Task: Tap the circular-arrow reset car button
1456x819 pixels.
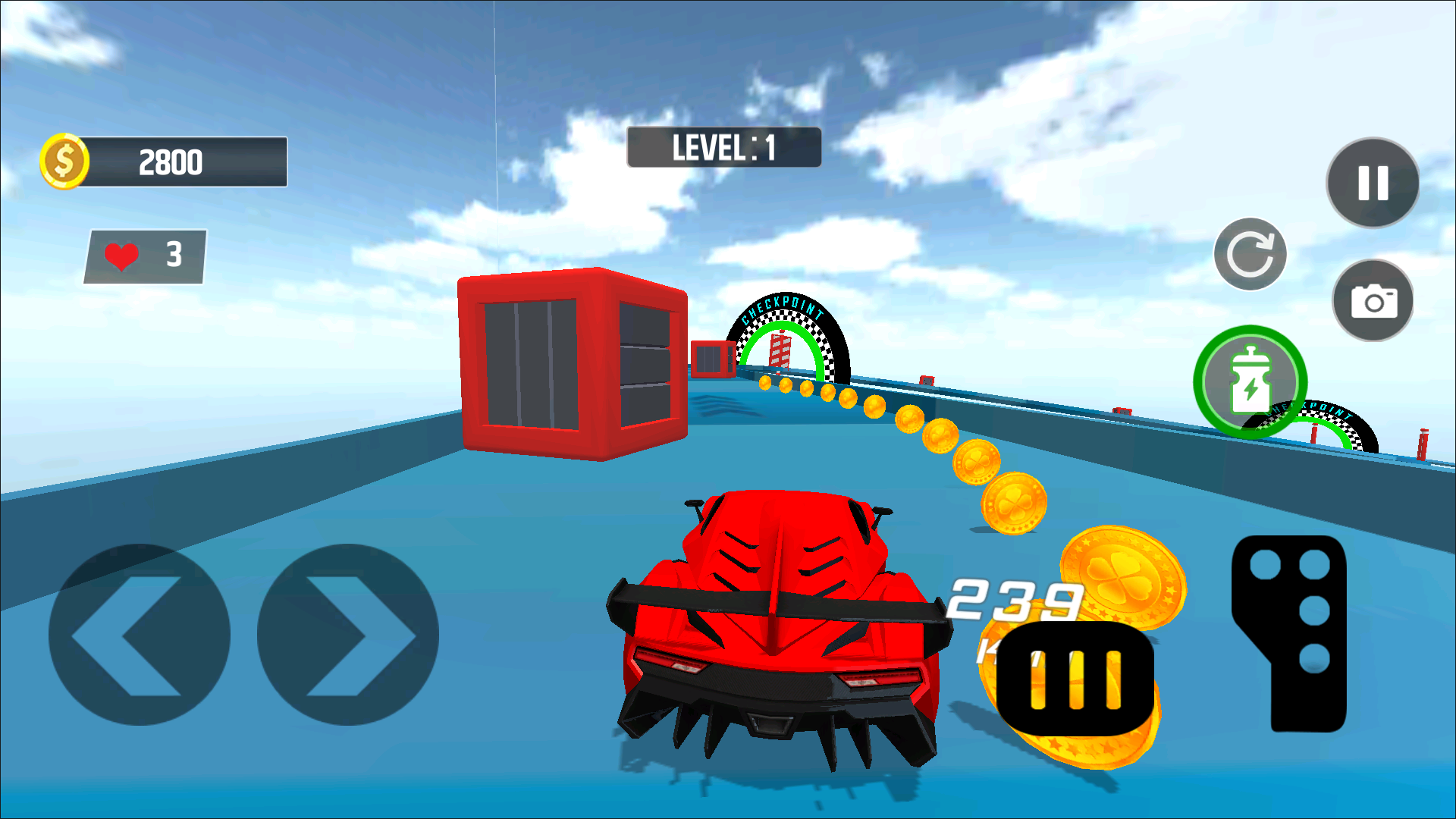Action: click(1250, 254)
